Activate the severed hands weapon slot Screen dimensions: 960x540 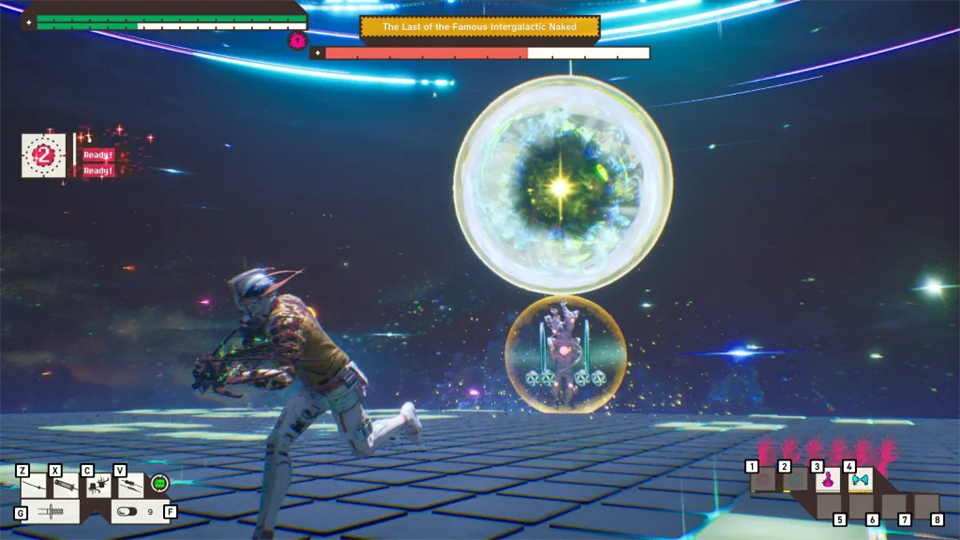[98, 486]
